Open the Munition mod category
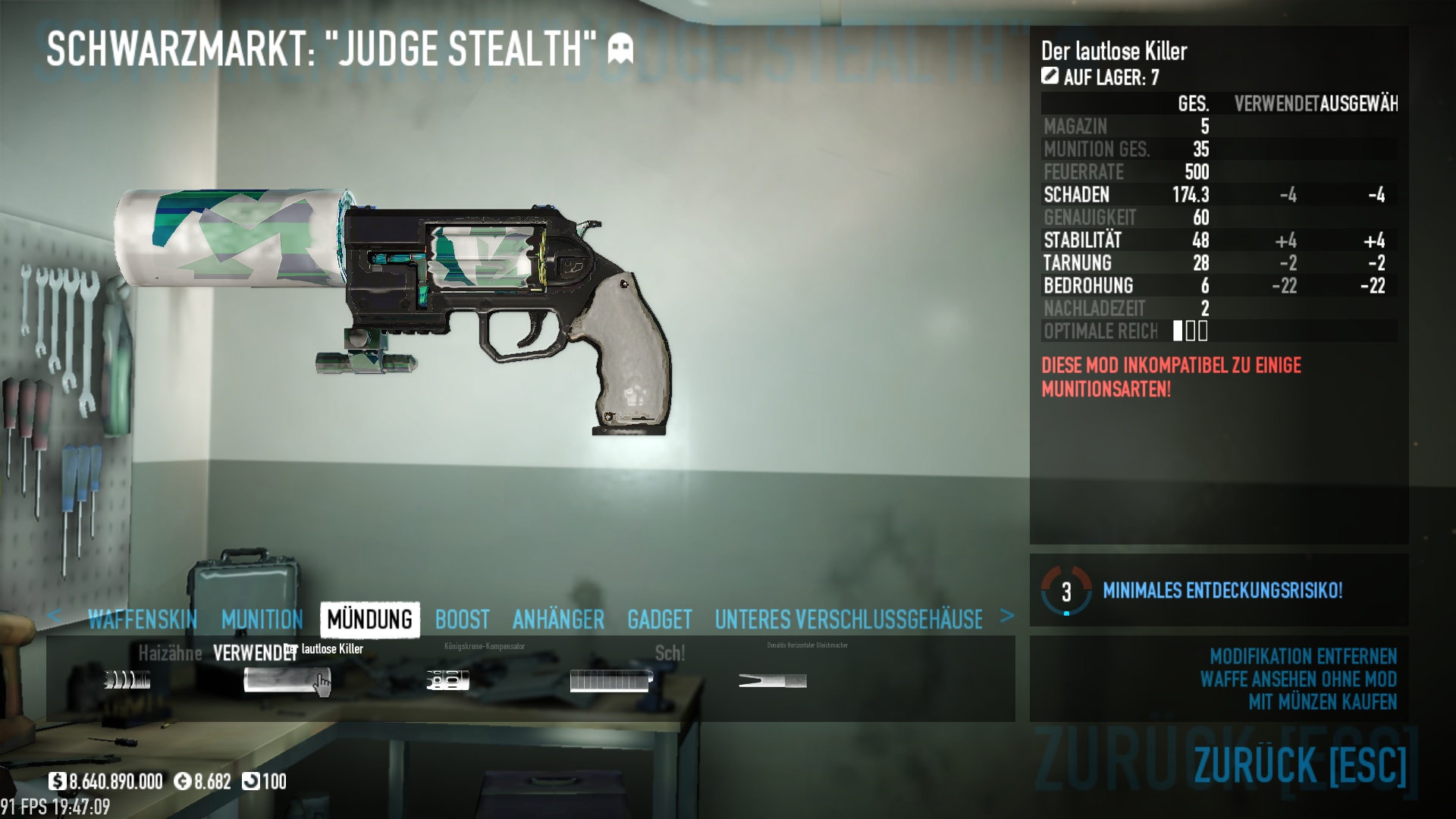The width and height of the screenshot is (1456, 819). coord(262,620)
